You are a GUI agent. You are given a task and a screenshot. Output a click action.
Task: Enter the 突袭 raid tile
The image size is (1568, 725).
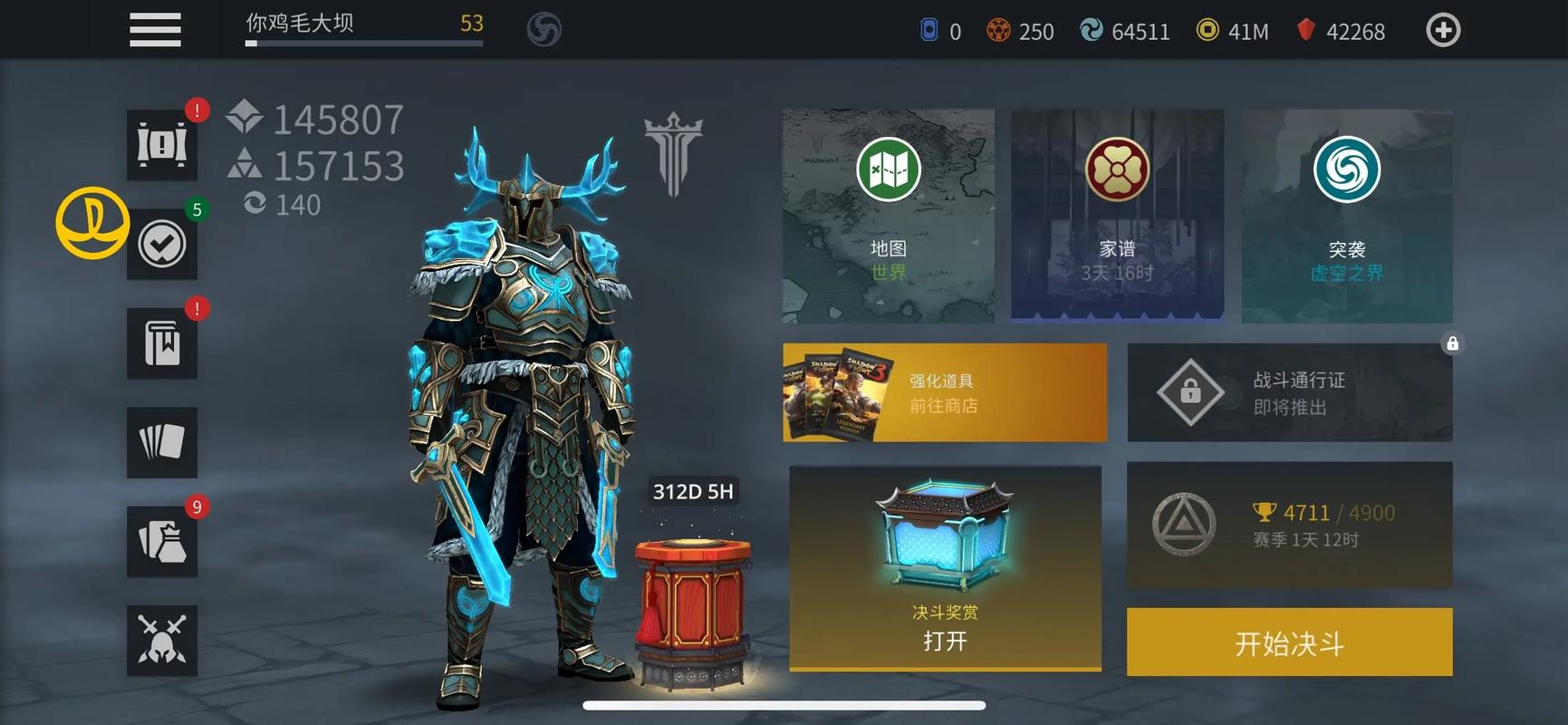[x=1346, y=216]
